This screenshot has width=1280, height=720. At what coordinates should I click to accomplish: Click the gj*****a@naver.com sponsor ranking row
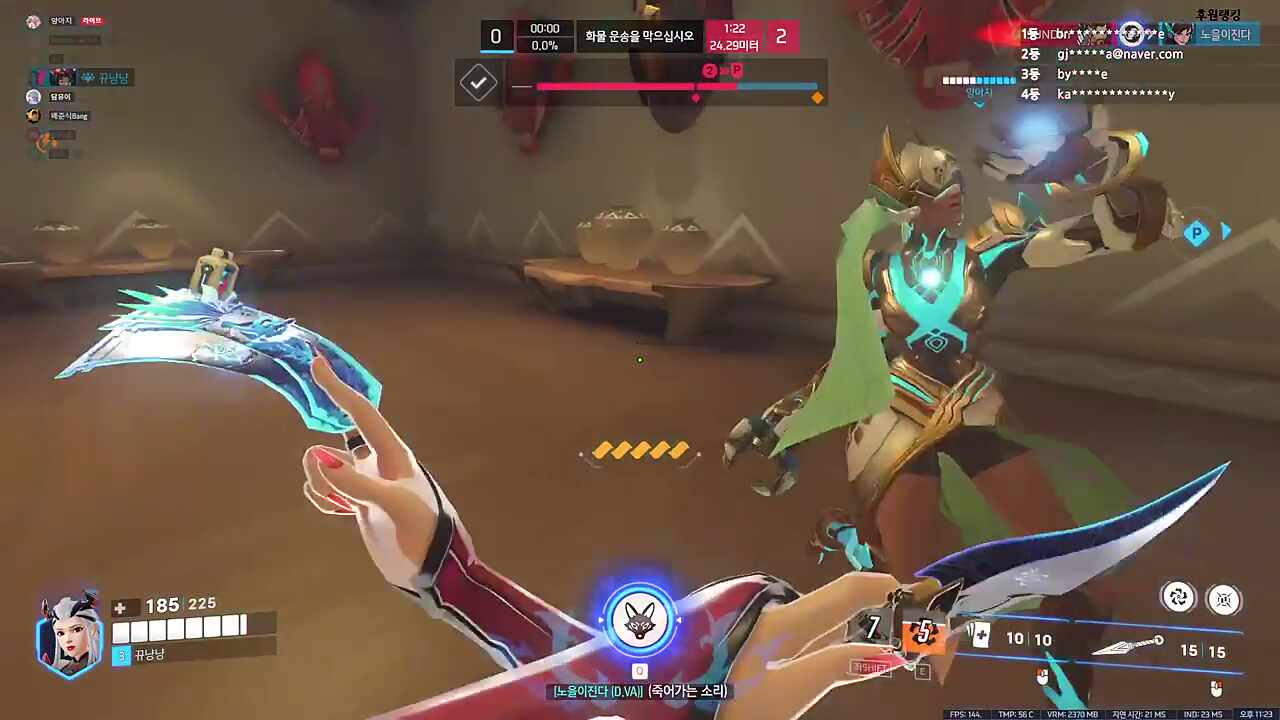(1118, 54)
